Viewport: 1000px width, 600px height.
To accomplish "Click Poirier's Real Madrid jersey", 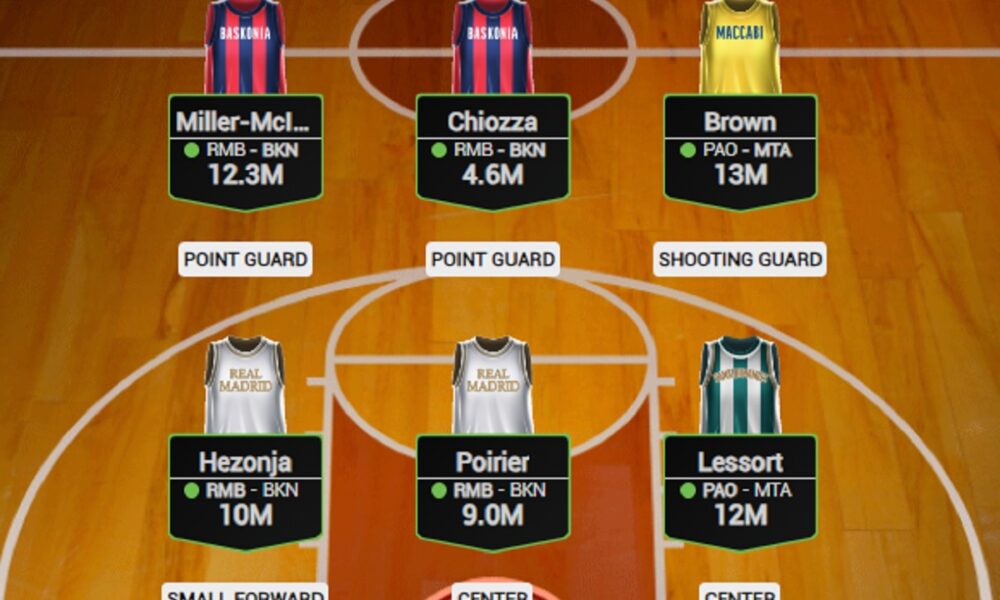I will 493,386.
